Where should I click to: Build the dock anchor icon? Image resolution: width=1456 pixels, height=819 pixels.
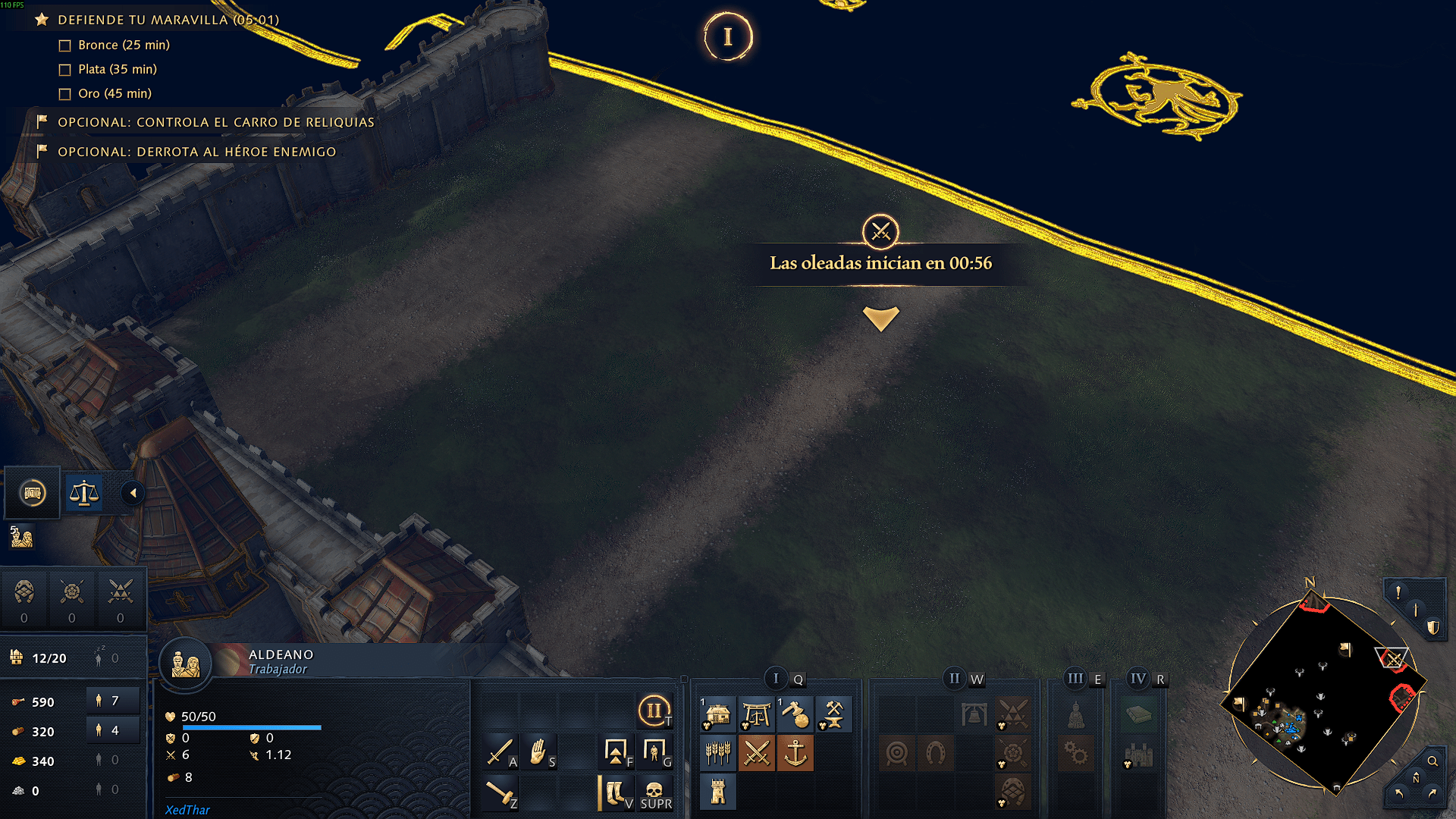(795, 753)
